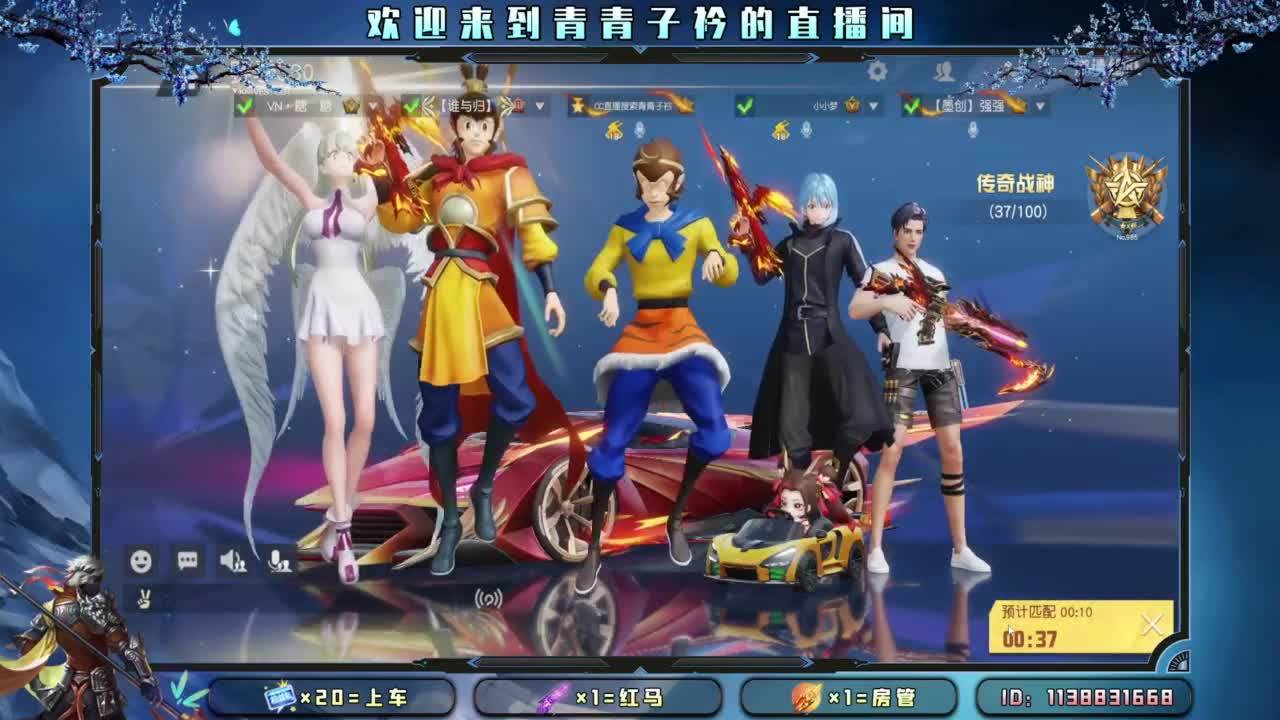Open the friends social panel icon
The image size is (1280, 720).
coord(943,70)
